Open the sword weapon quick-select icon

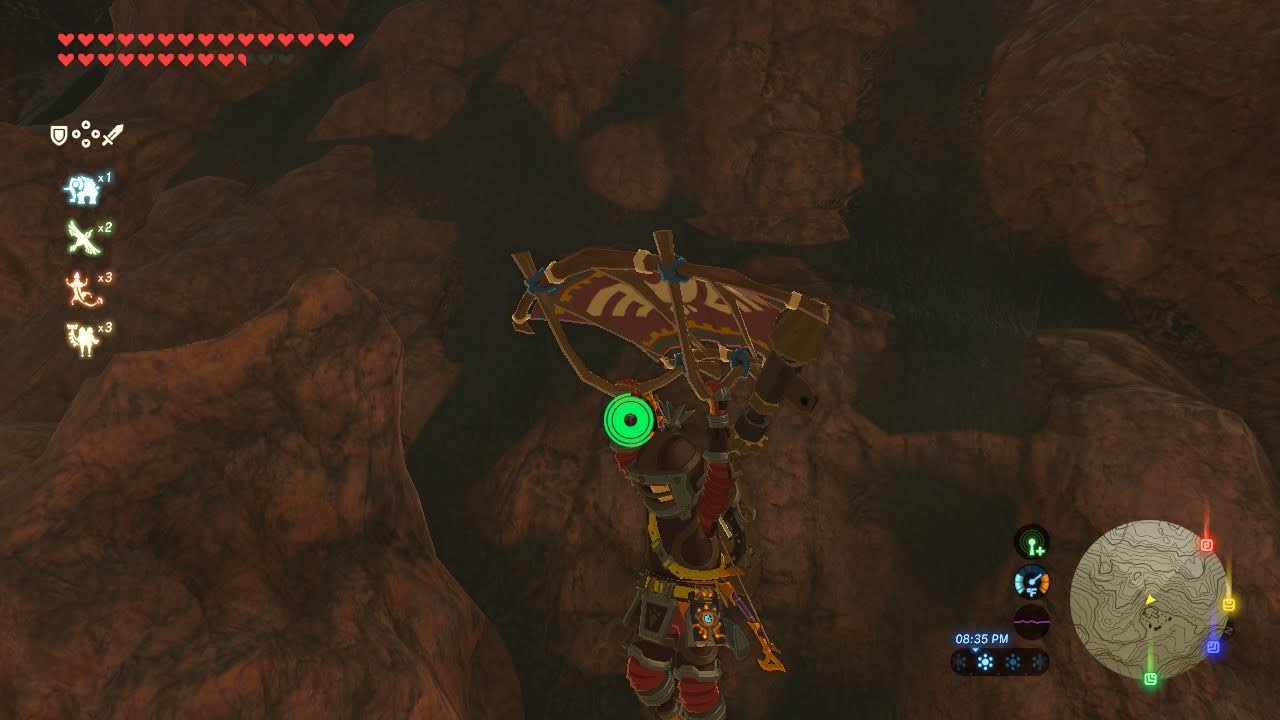tap(111, 134)
